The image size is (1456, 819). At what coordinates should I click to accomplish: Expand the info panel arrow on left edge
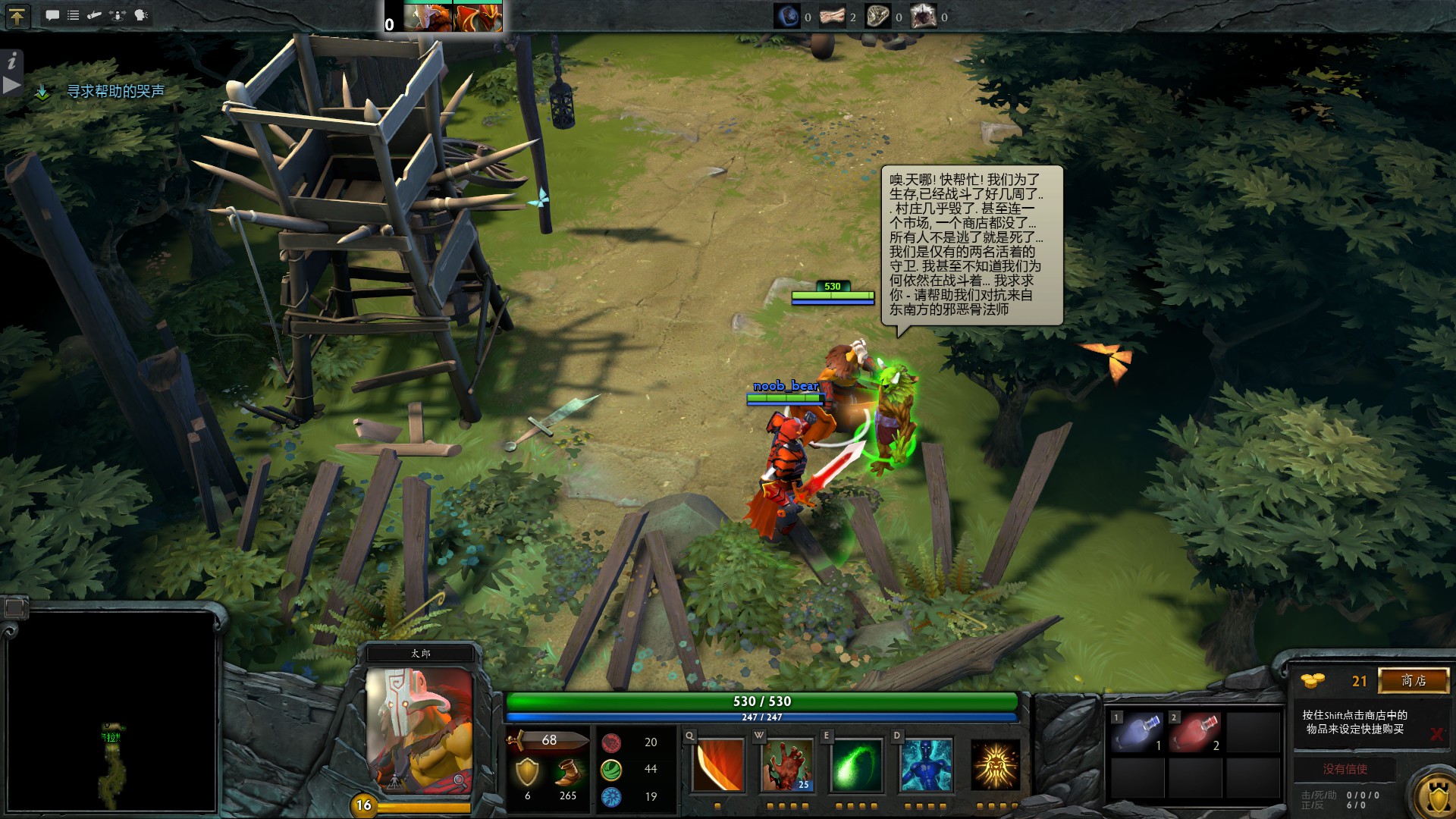point(11,85)
